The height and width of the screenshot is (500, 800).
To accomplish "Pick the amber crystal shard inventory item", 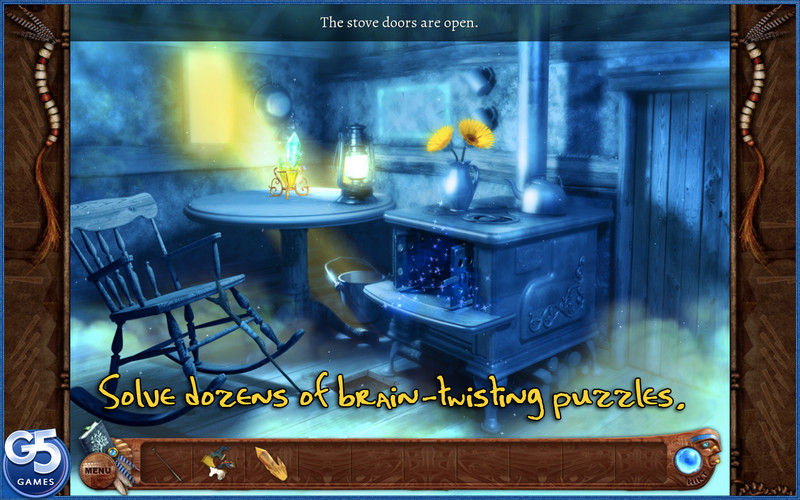I will pos(270,461).
